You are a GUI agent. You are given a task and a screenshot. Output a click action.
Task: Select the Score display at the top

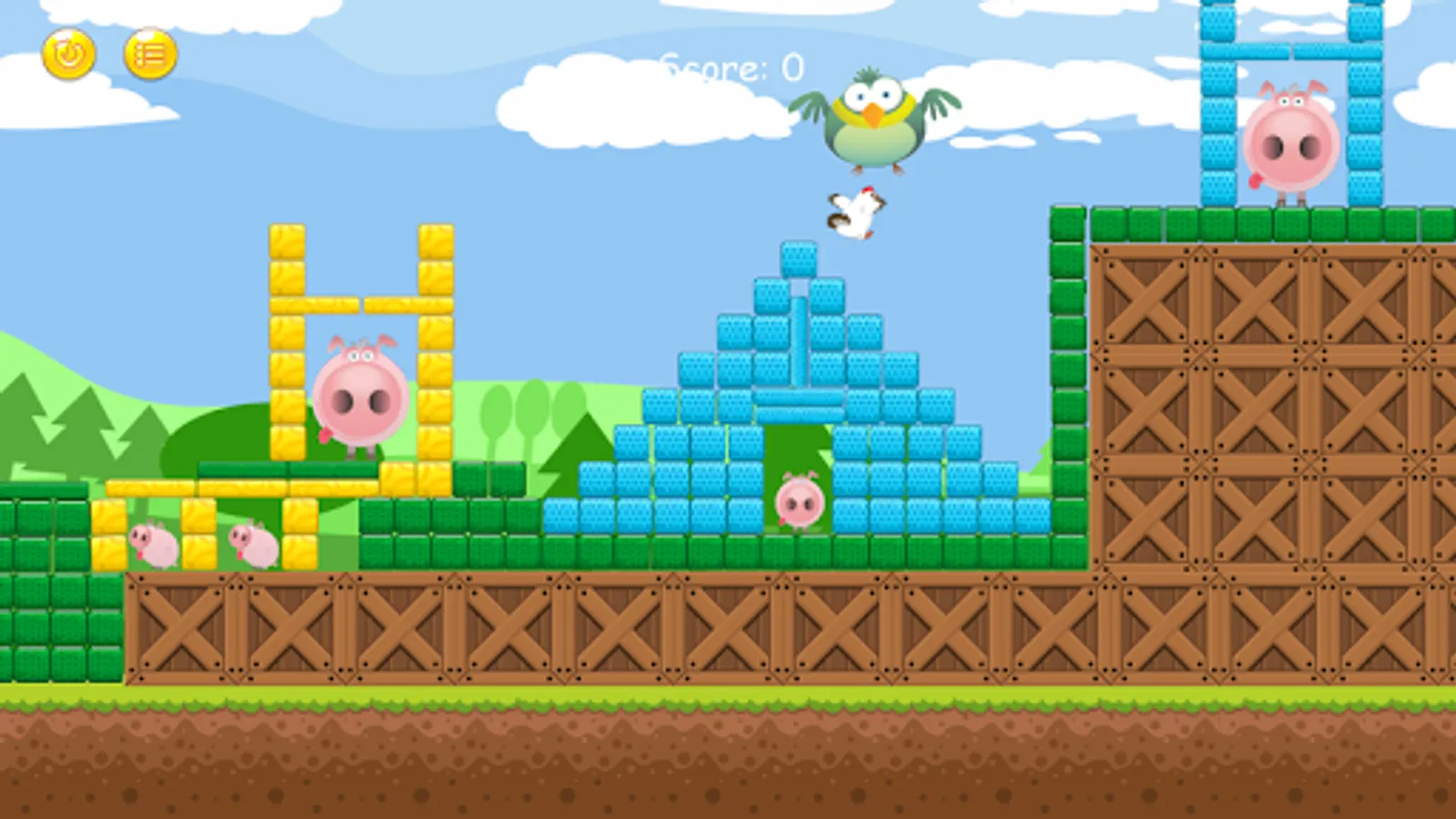click(x=733, y=66)
